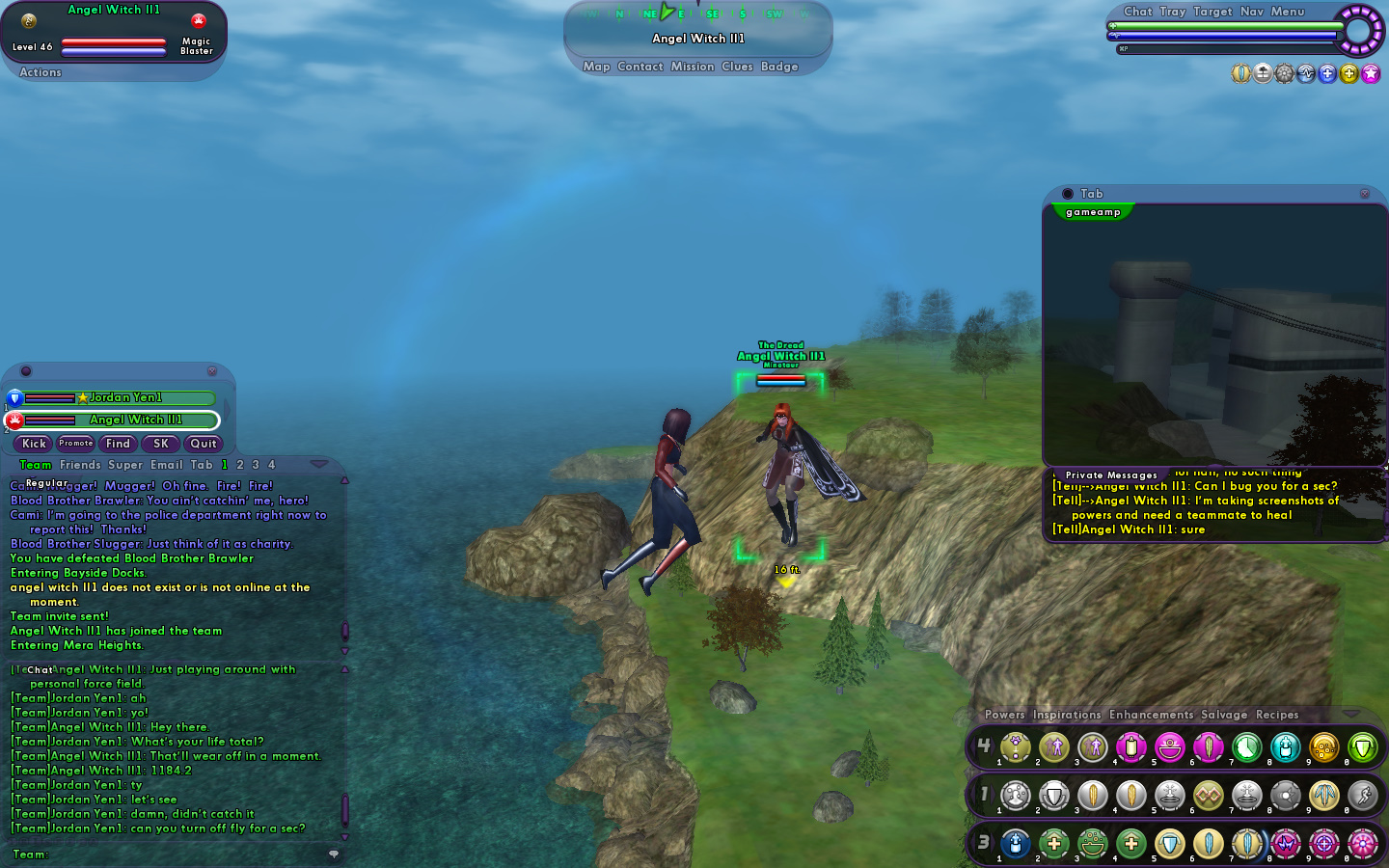Open the Badge window

coord(778,67)
